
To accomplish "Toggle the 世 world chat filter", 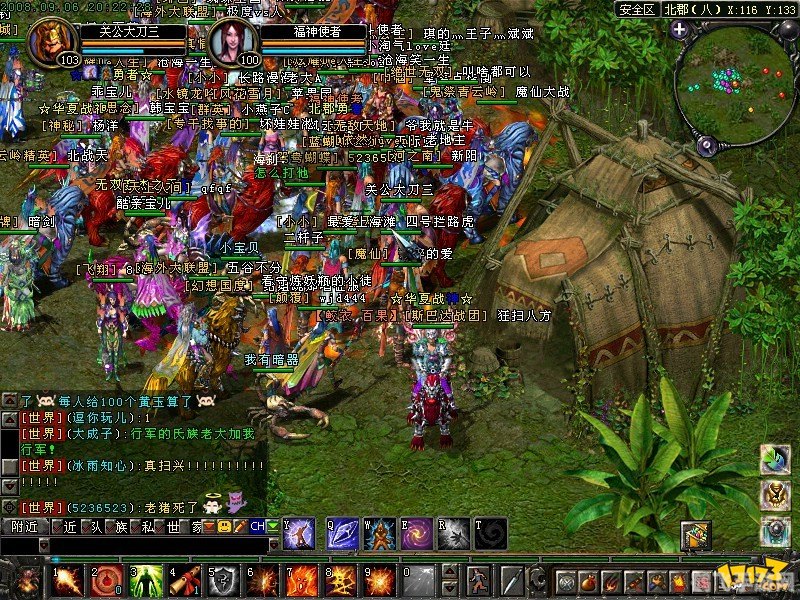I will click(171, 526).
